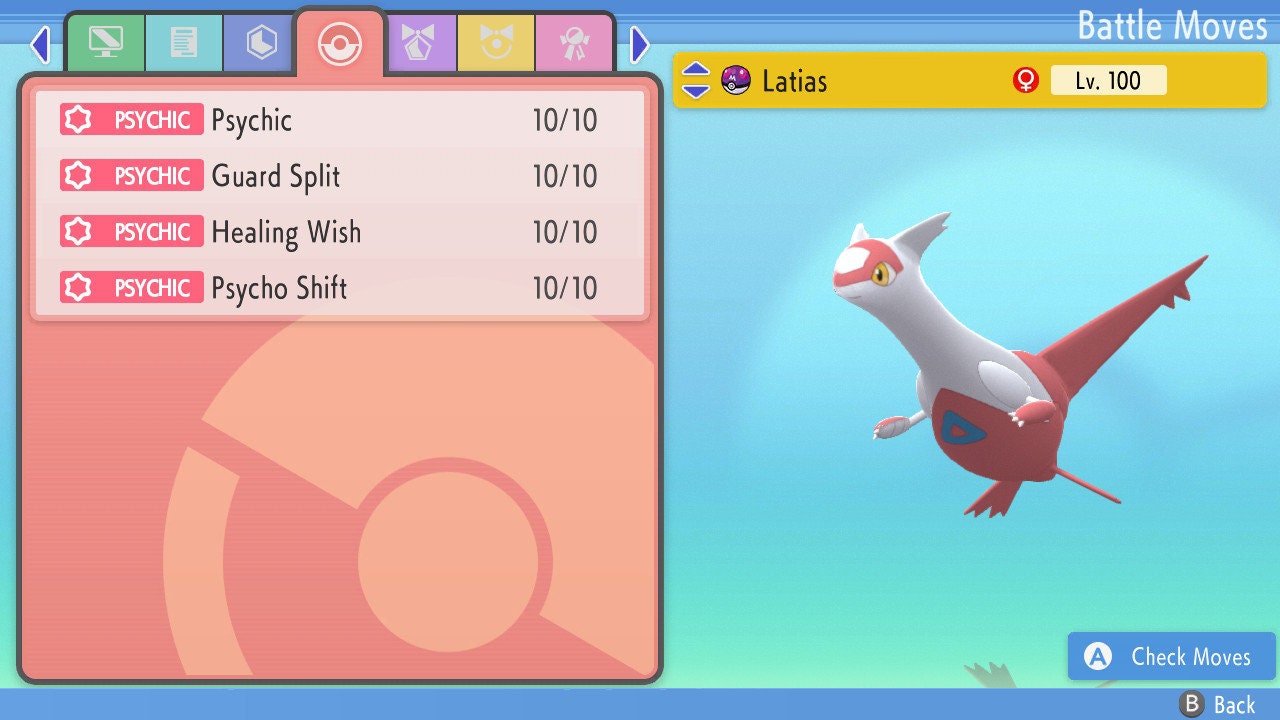Screen dimensions: 1280x720
Task: Open the yellow tab
Action: coord(497,43)
